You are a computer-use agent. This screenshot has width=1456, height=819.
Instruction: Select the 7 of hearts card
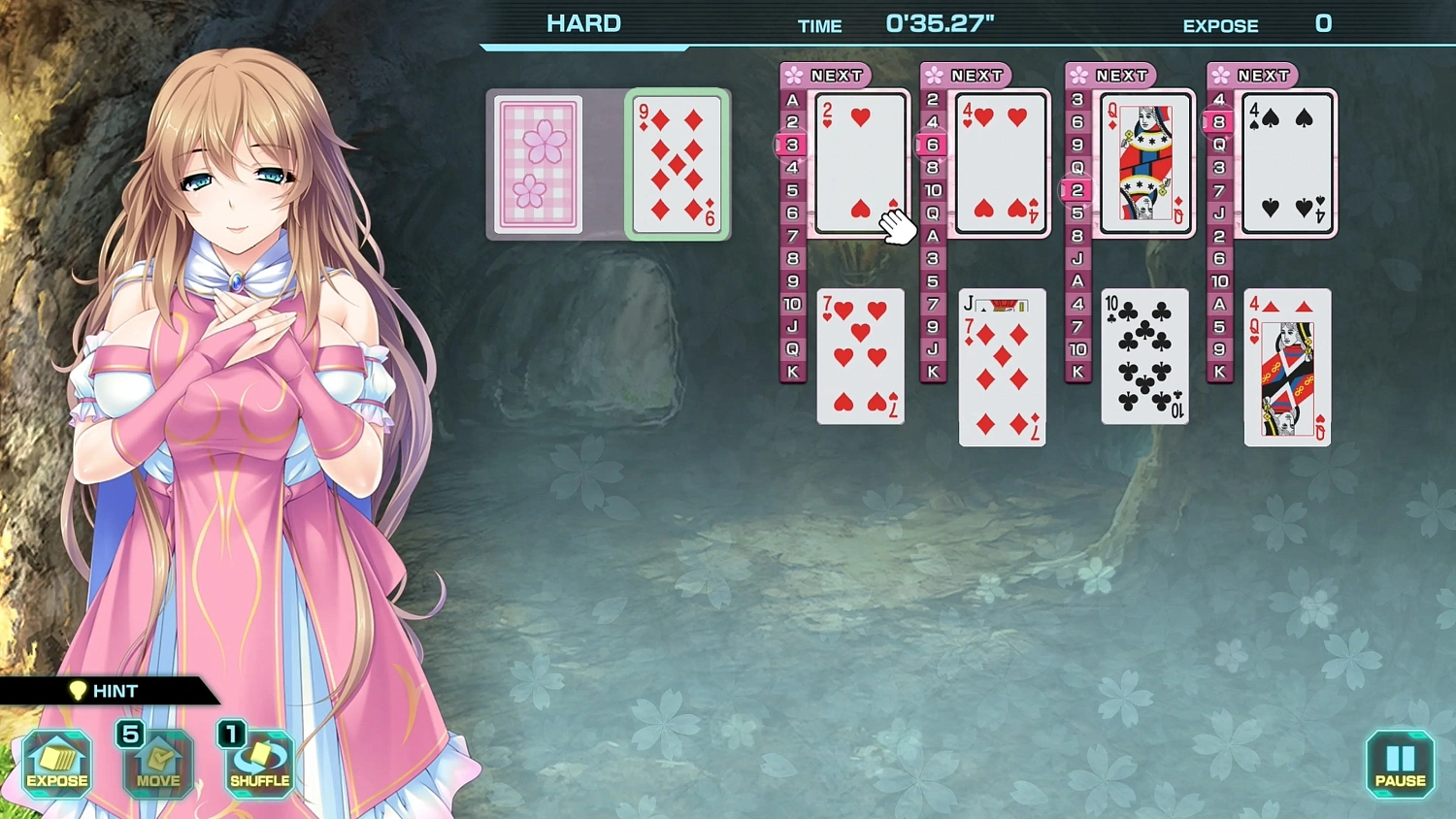tap(859, 356)
